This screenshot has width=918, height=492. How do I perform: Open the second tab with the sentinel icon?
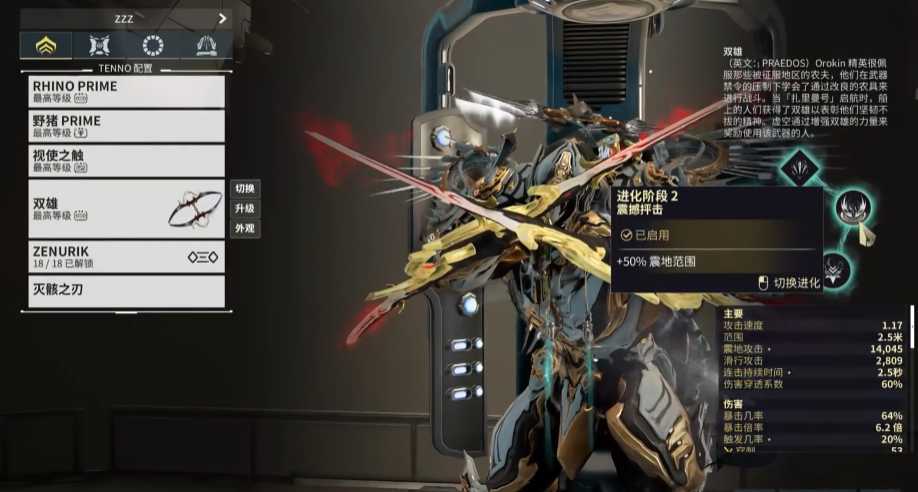[x=99, y=45]
